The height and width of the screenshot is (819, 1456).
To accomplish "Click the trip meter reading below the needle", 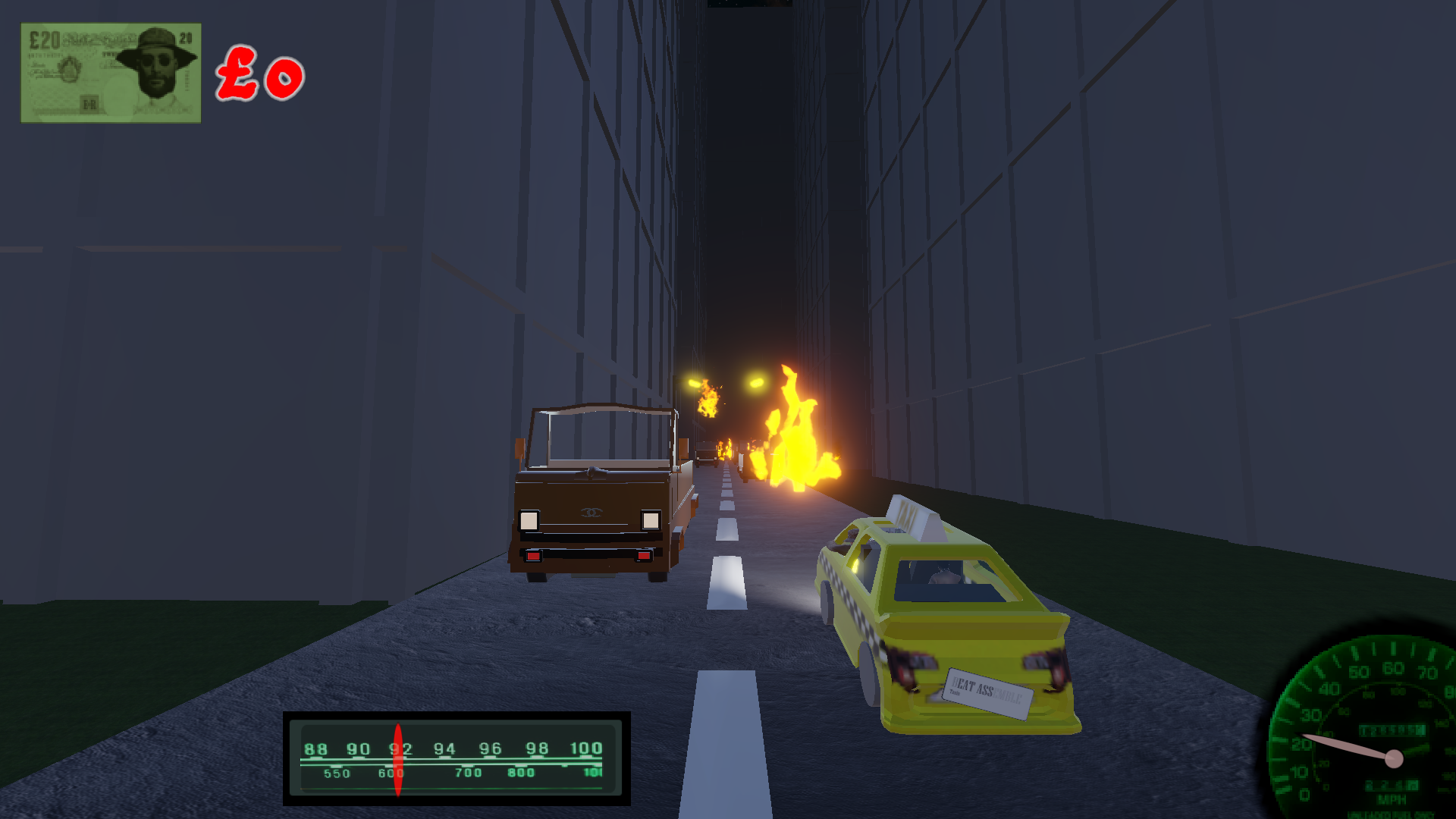I will click(1392, 785).
